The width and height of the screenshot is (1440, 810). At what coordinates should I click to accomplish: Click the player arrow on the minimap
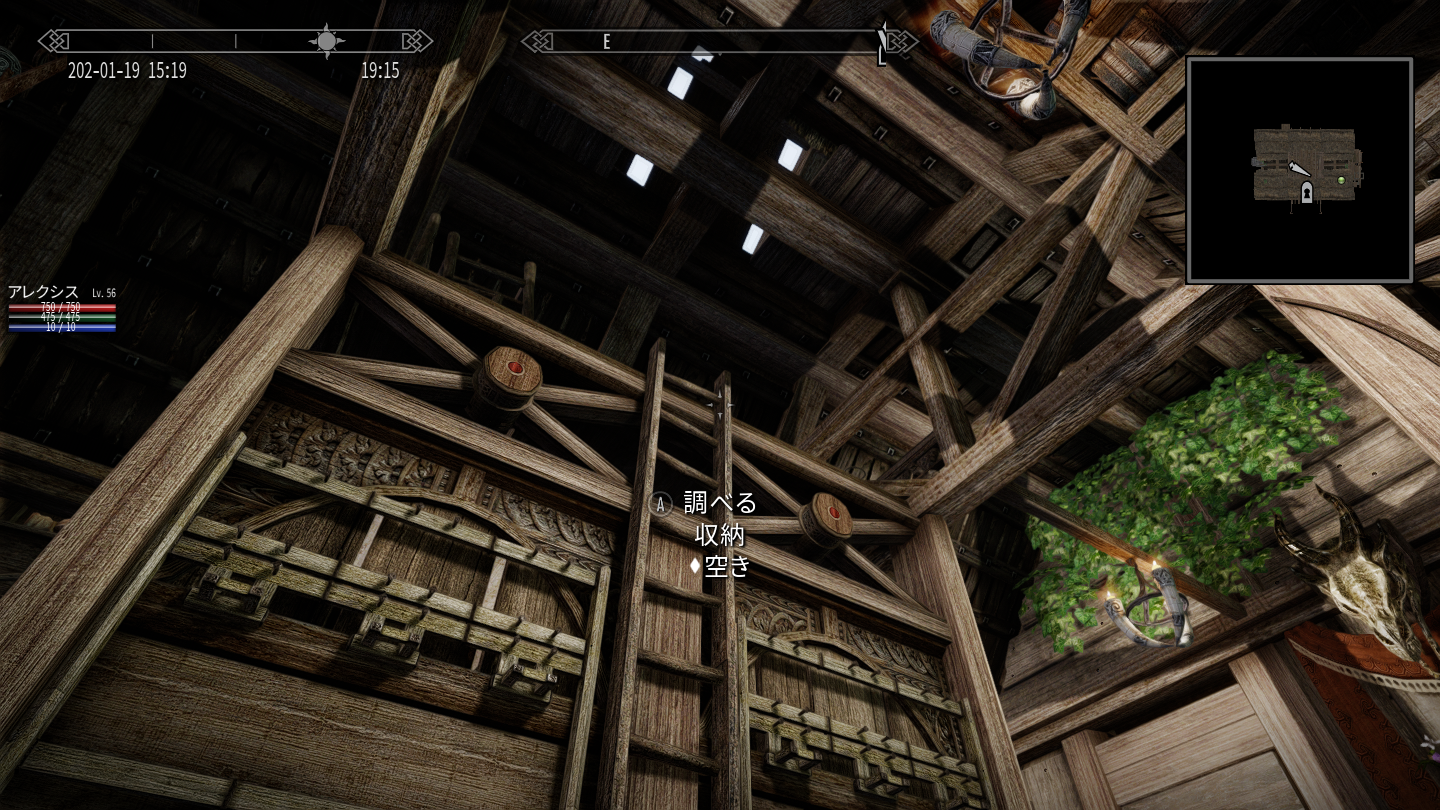coord(1297,169)
